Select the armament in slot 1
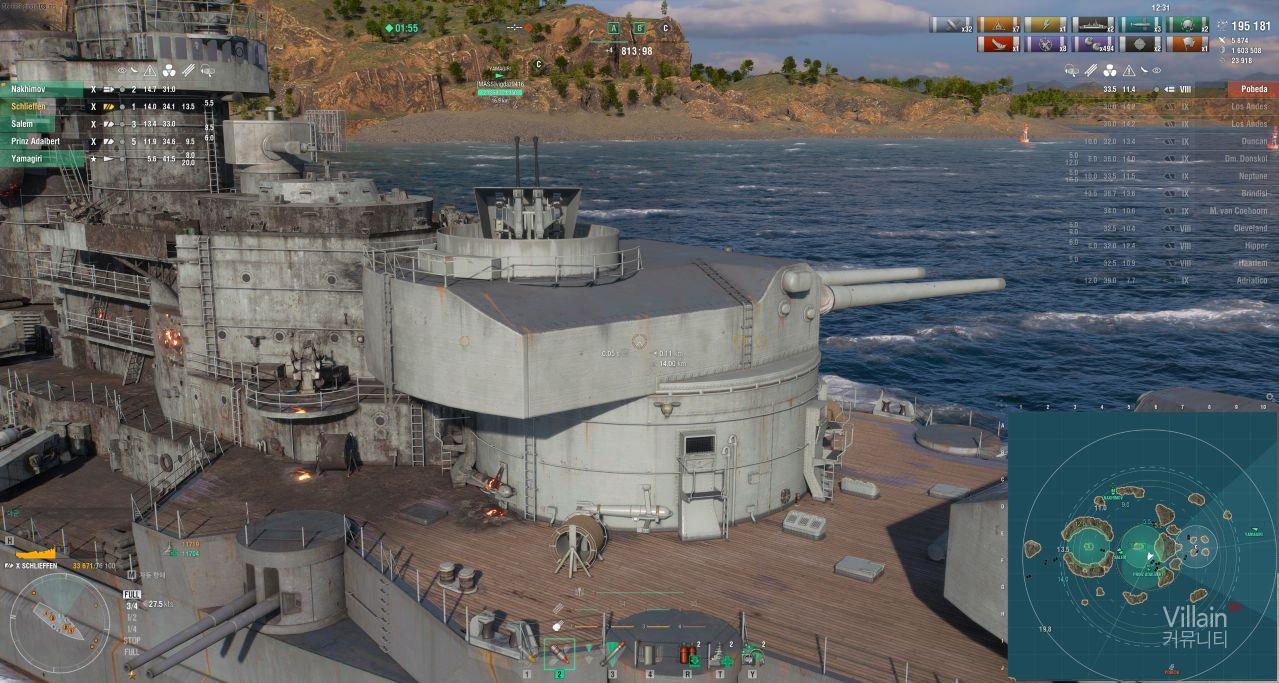This screenshot has width=1279, height=683. tap(527, 654)
